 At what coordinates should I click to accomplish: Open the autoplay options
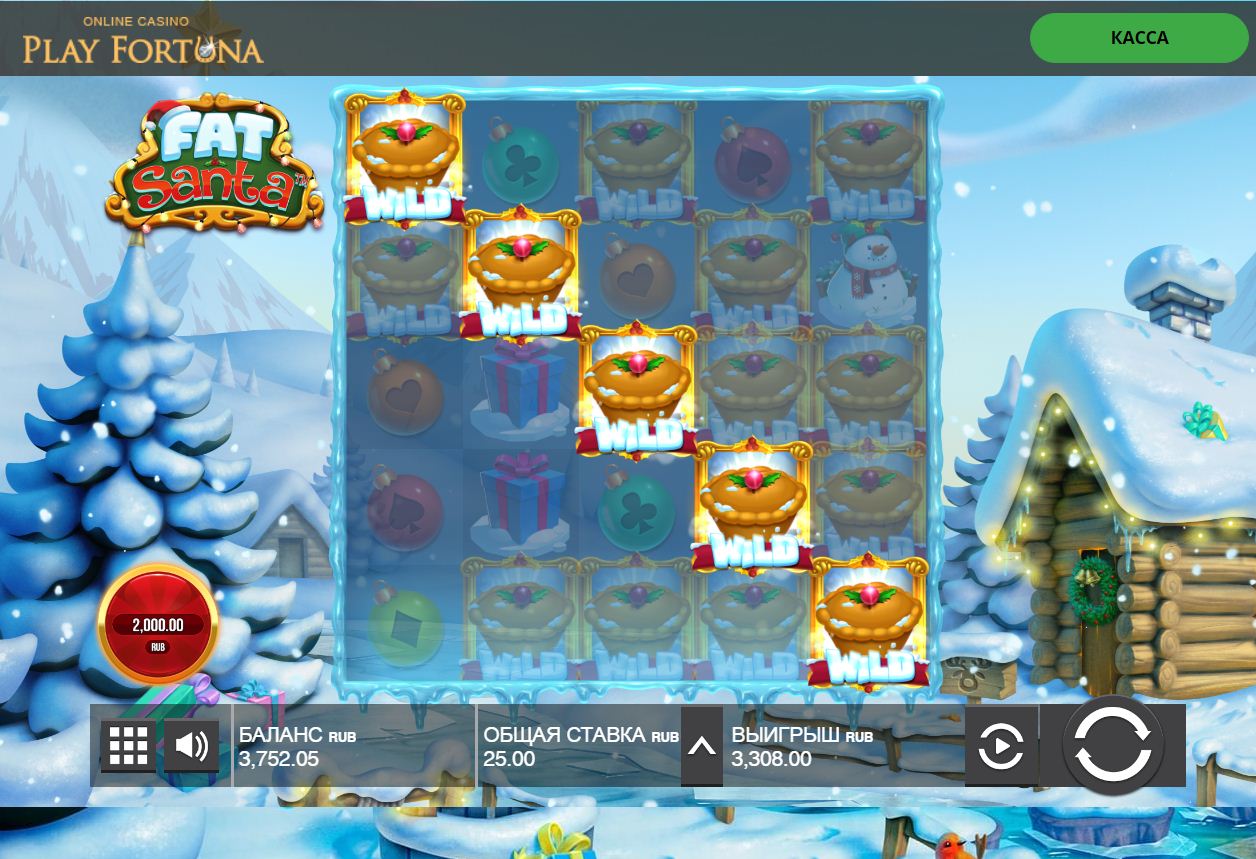(1001, 746)
